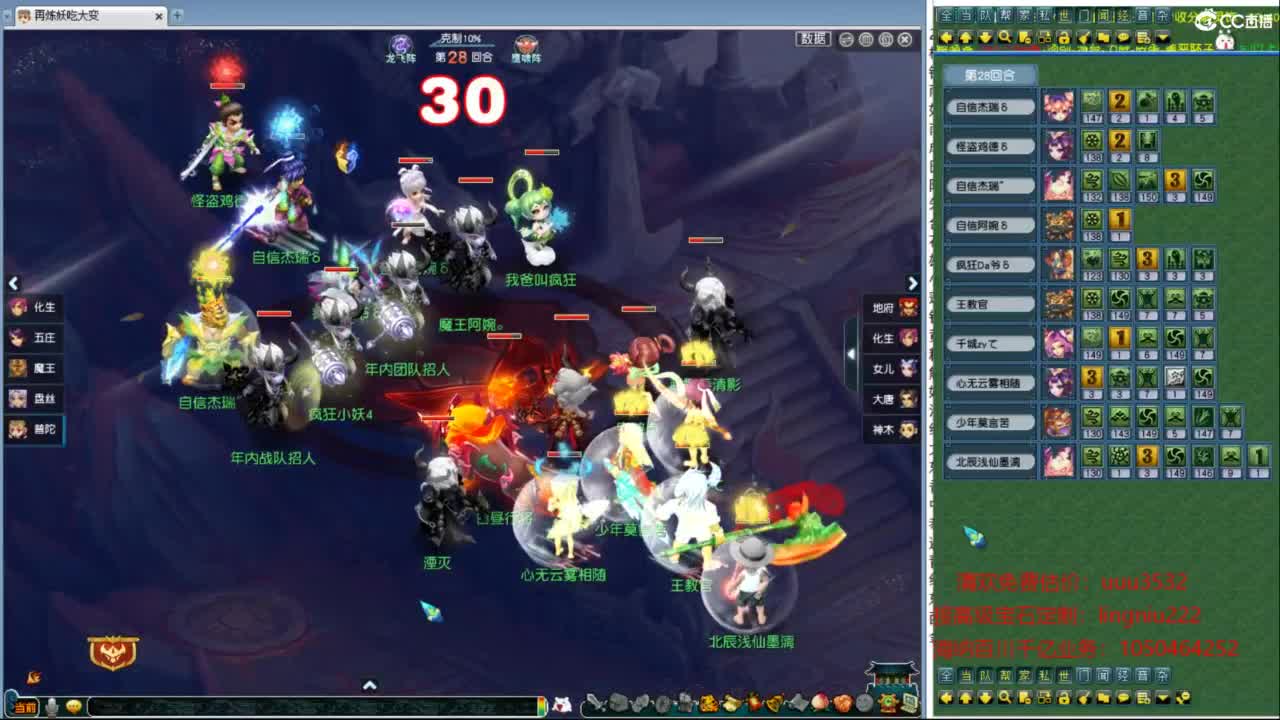The height and width of the screenshot is (720, 1280).
Task: Toggle the lock icon in chat toolbar
Action: pos(1063,37)
